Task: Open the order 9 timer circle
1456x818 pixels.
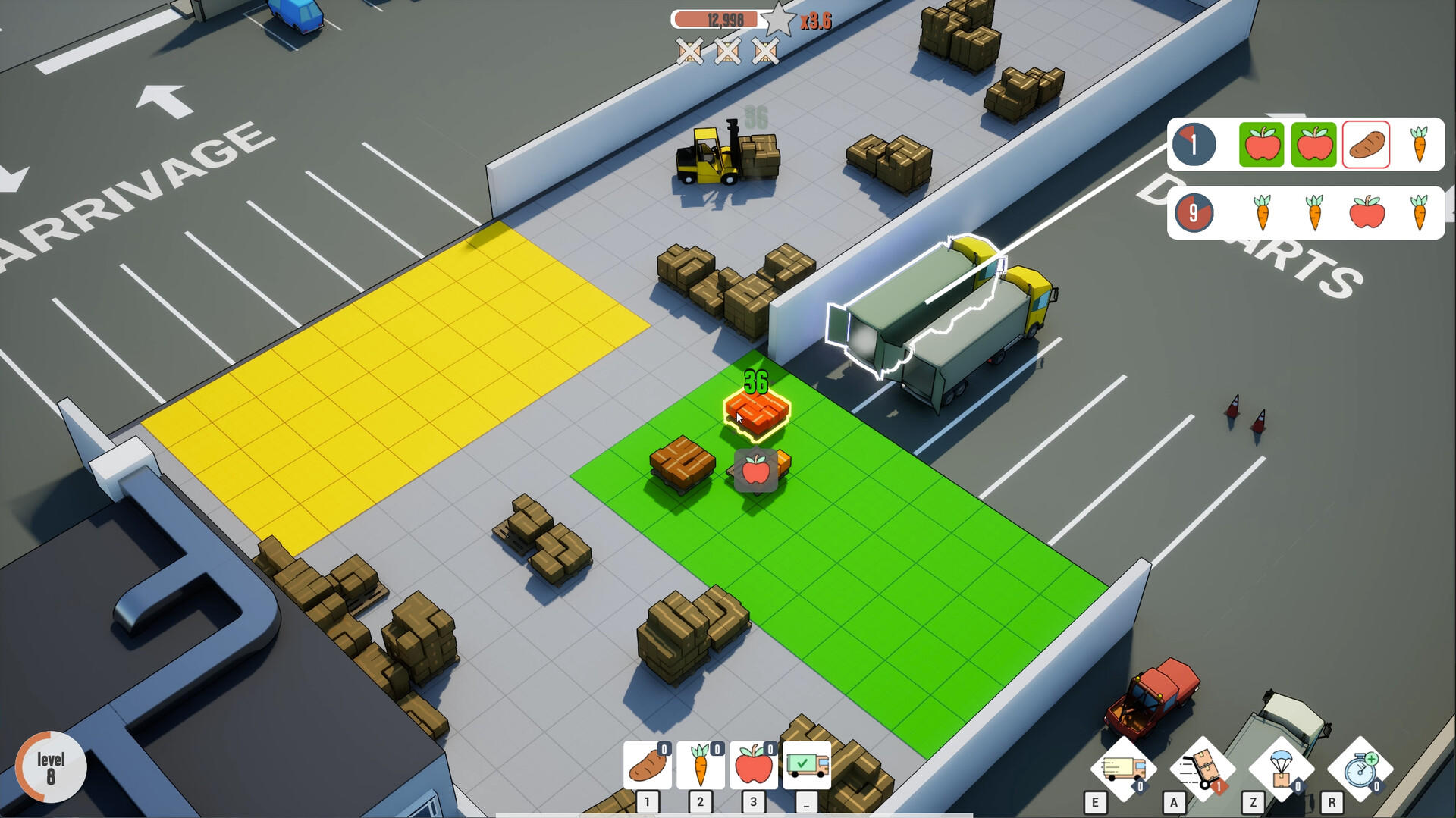Action: pos(1195,213)
